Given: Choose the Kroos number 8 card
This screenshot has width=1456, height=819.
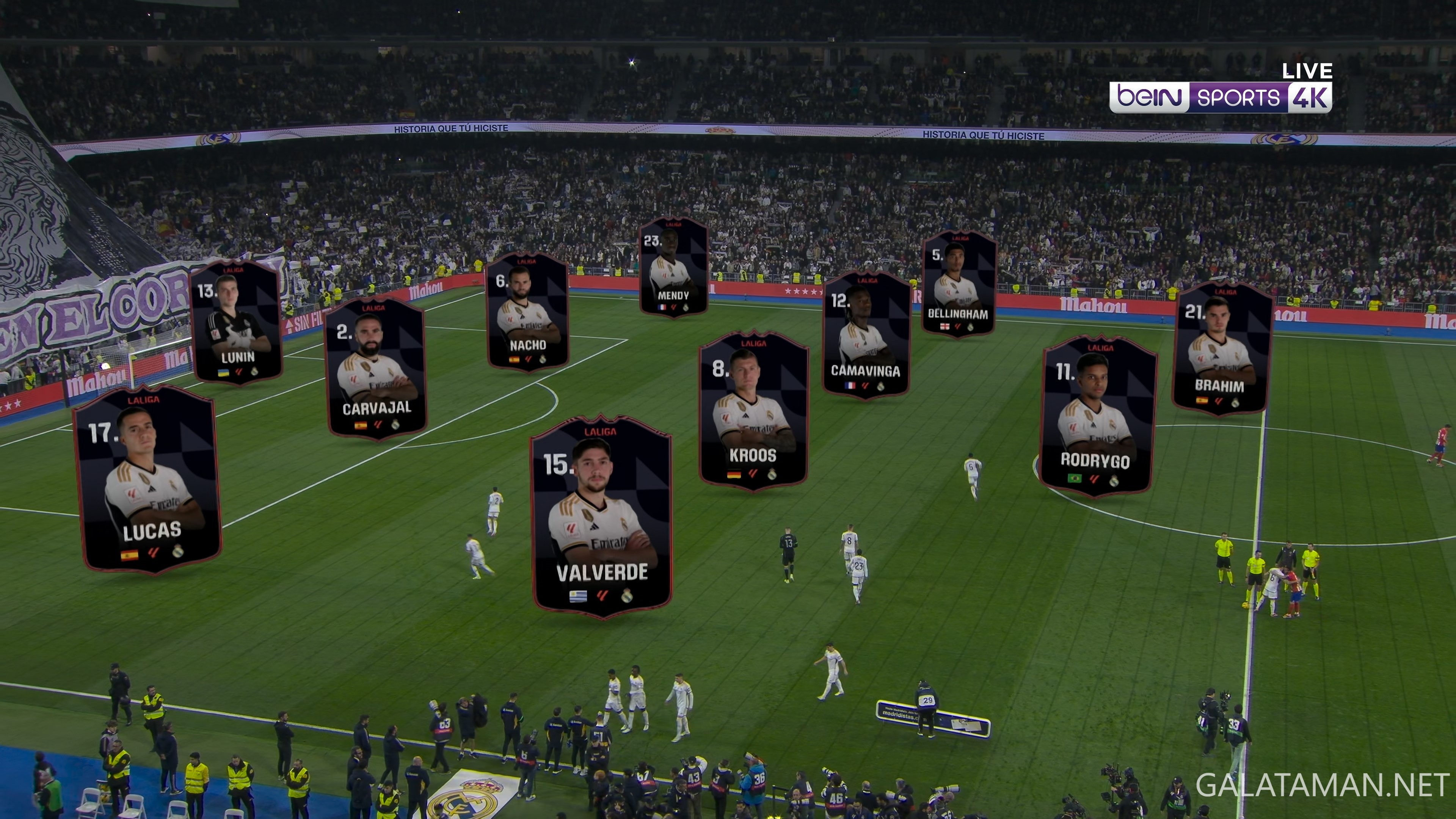Looking at the screenshot, I should tap(753, 411).
